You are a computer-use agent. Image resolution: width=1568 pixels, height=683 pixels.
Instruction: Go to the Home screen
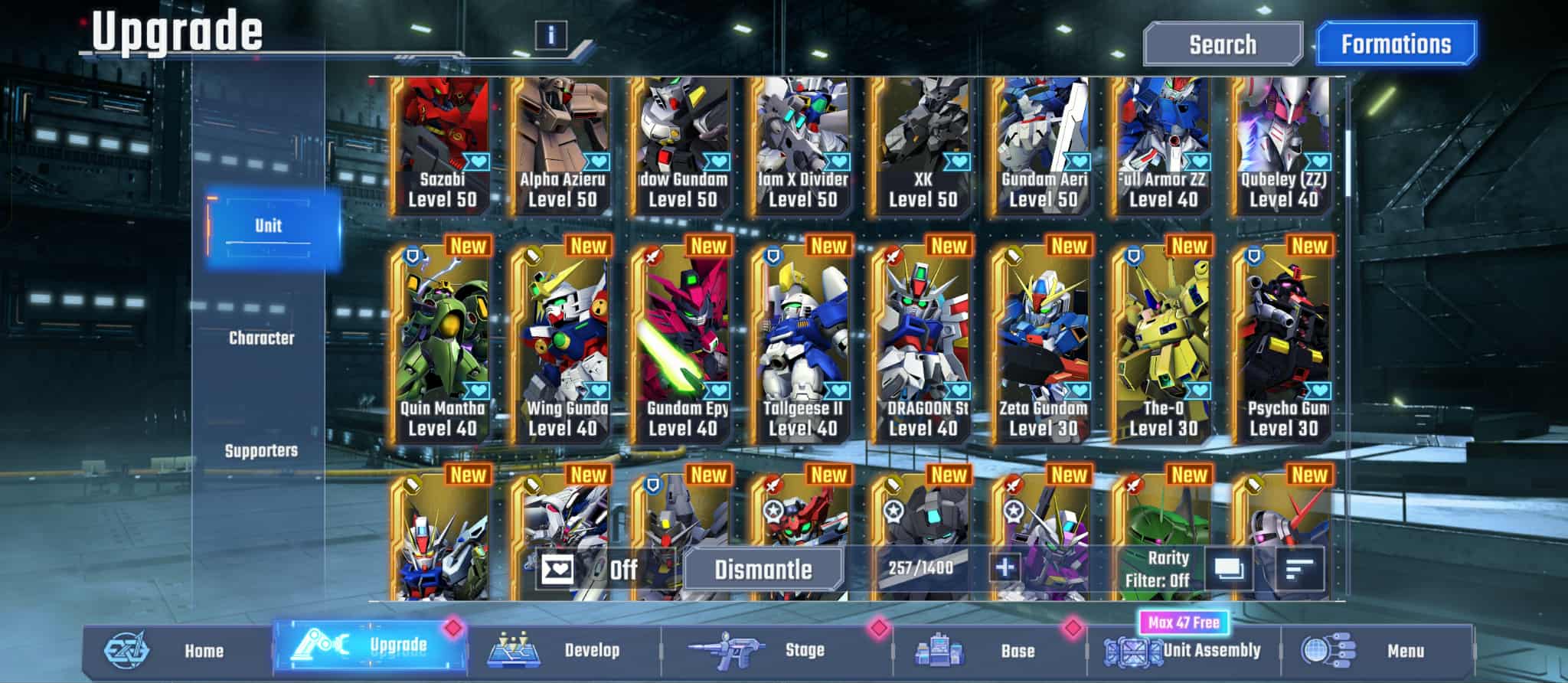(176, 651)
